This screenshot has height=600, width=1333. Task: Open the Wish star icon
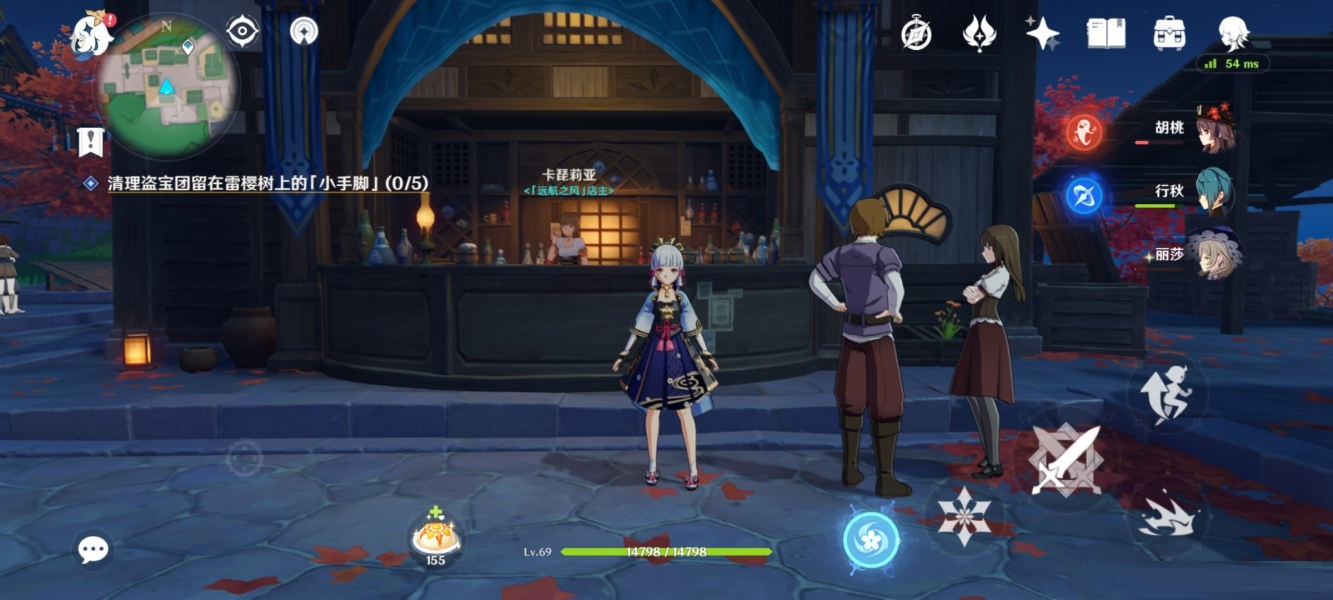(1042, 34)
